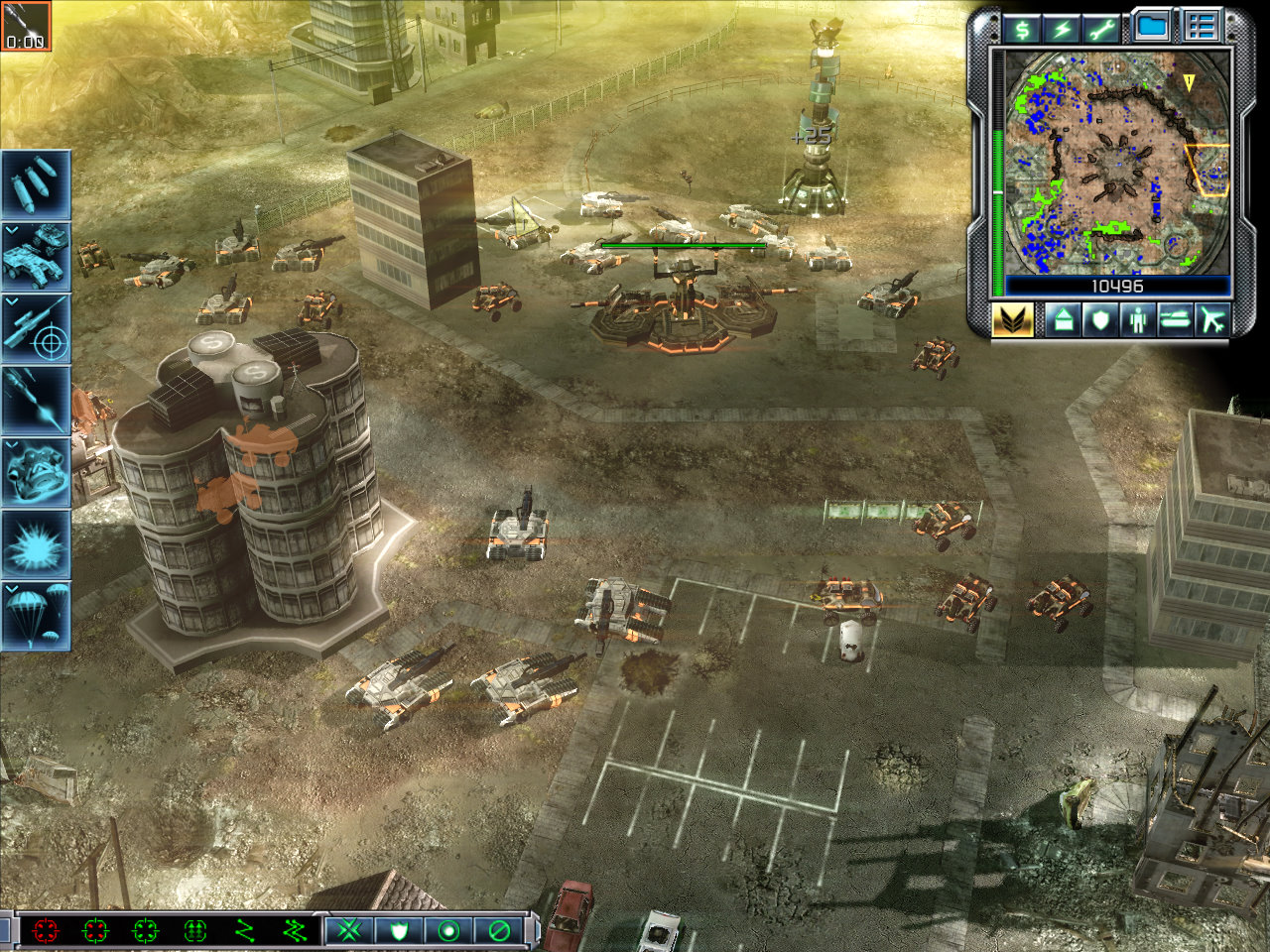Select the green shield guard stance
The image size is (1270, 952).
point(399,930)
